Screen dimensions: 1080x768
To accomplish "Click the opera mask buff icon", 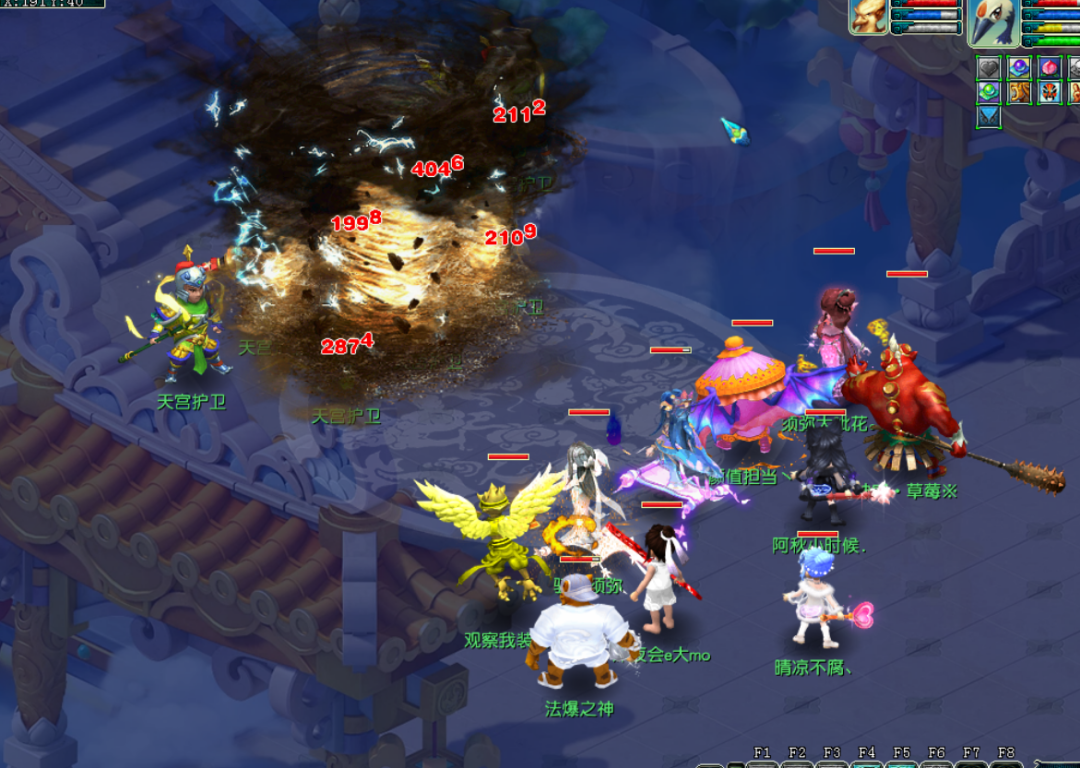I will coord(1048,92).
